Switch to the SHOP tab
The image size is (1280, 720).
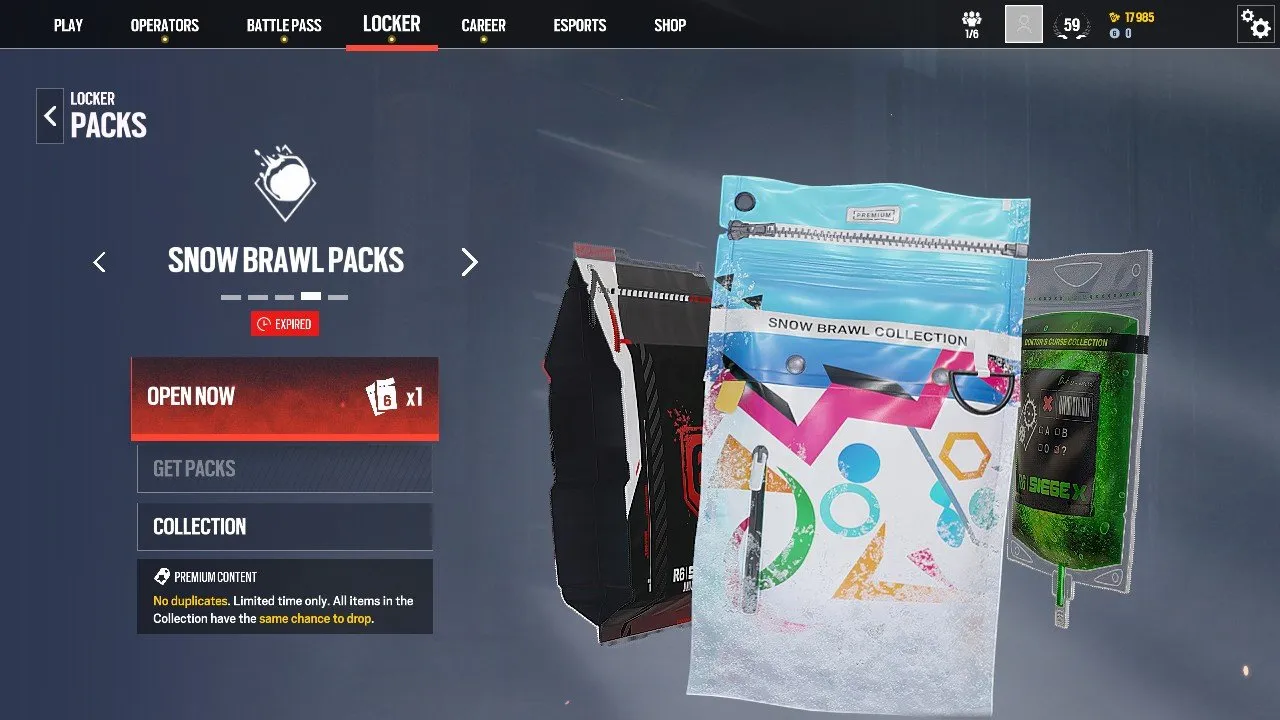[x=669, y=25]
